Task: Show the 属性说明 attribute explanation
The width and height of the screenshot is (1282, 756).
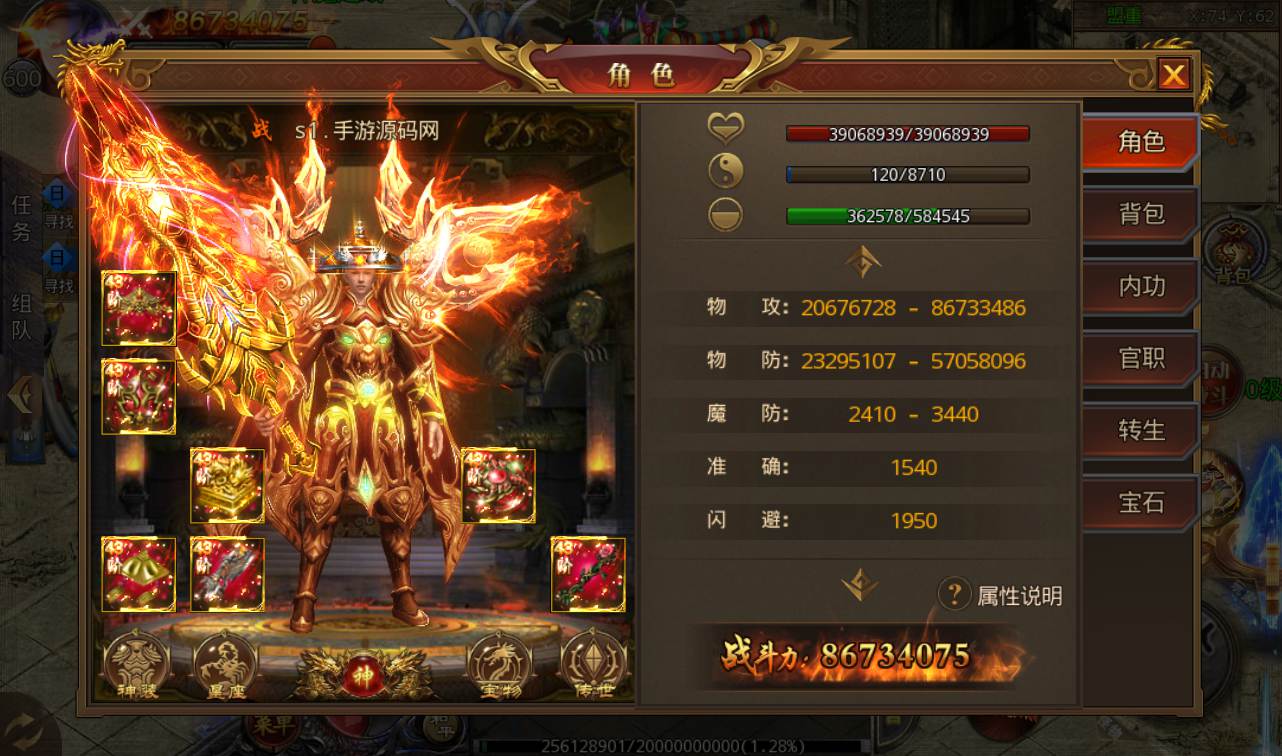Action: 1001,596
